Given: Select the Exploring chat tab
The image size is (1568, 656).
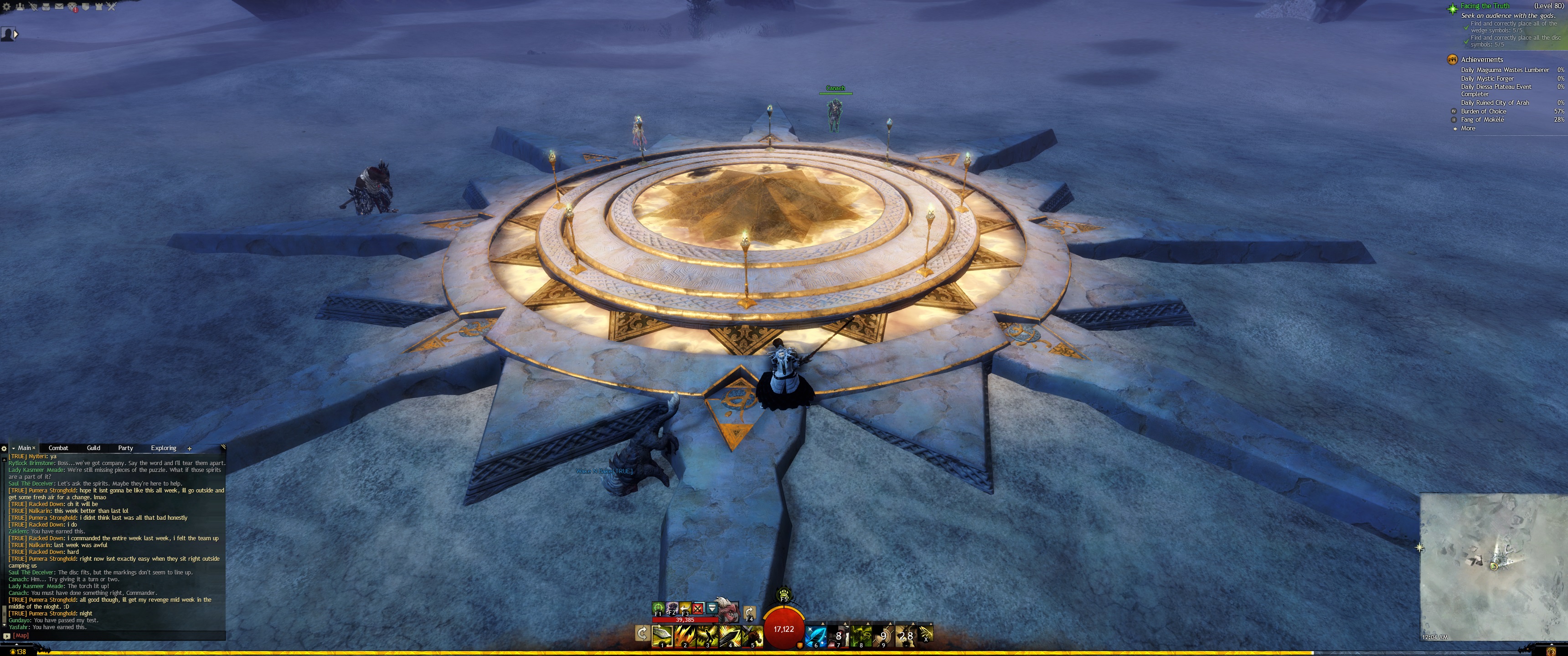Looking at the screenshot, I should pyautogui.click(x=163, y=448).
